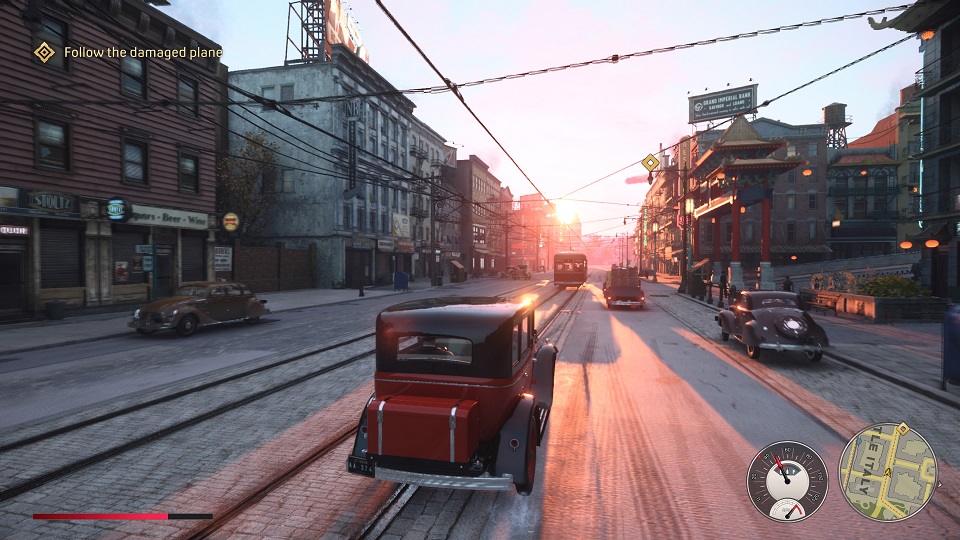Open the circular Little Italy minimap

887,472
